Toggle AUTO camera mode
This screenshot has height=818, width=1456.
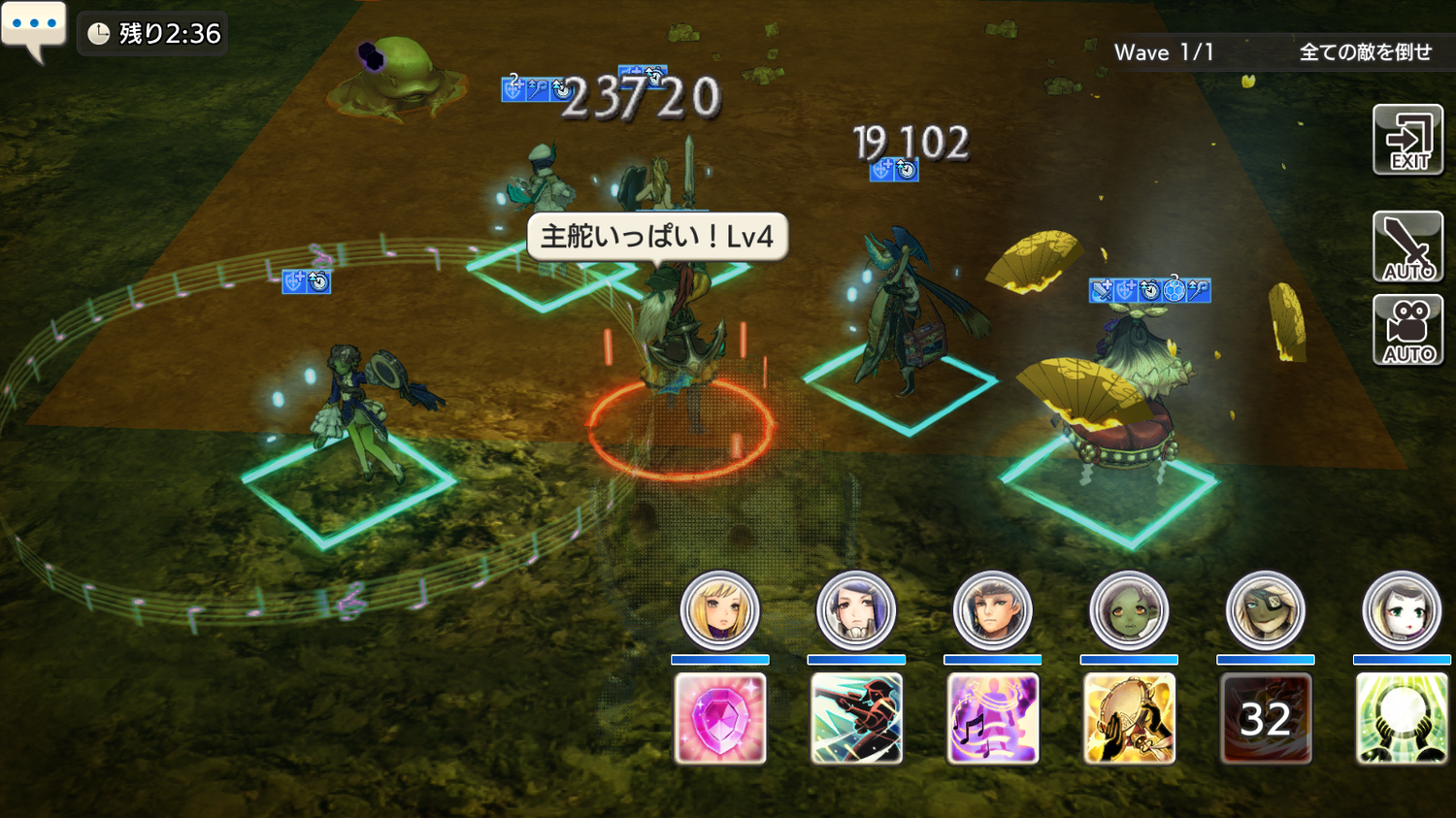coord(1407,331)
